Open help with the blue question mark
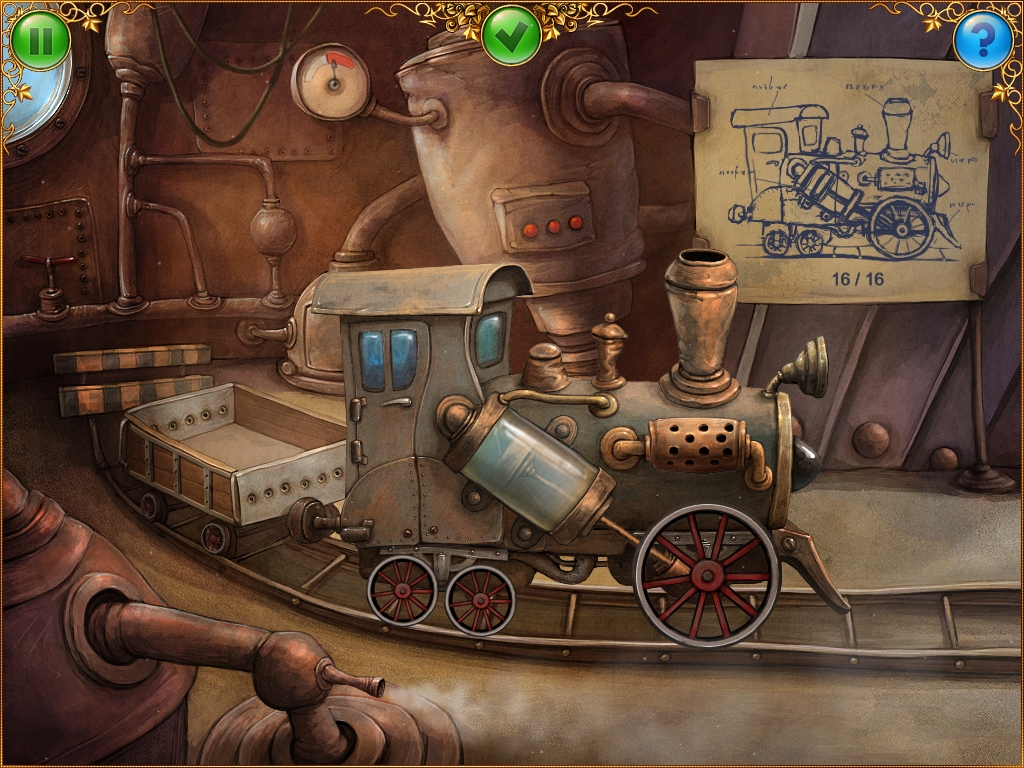The height and width of the screenshot is (768, 1024). pos(982,41)
